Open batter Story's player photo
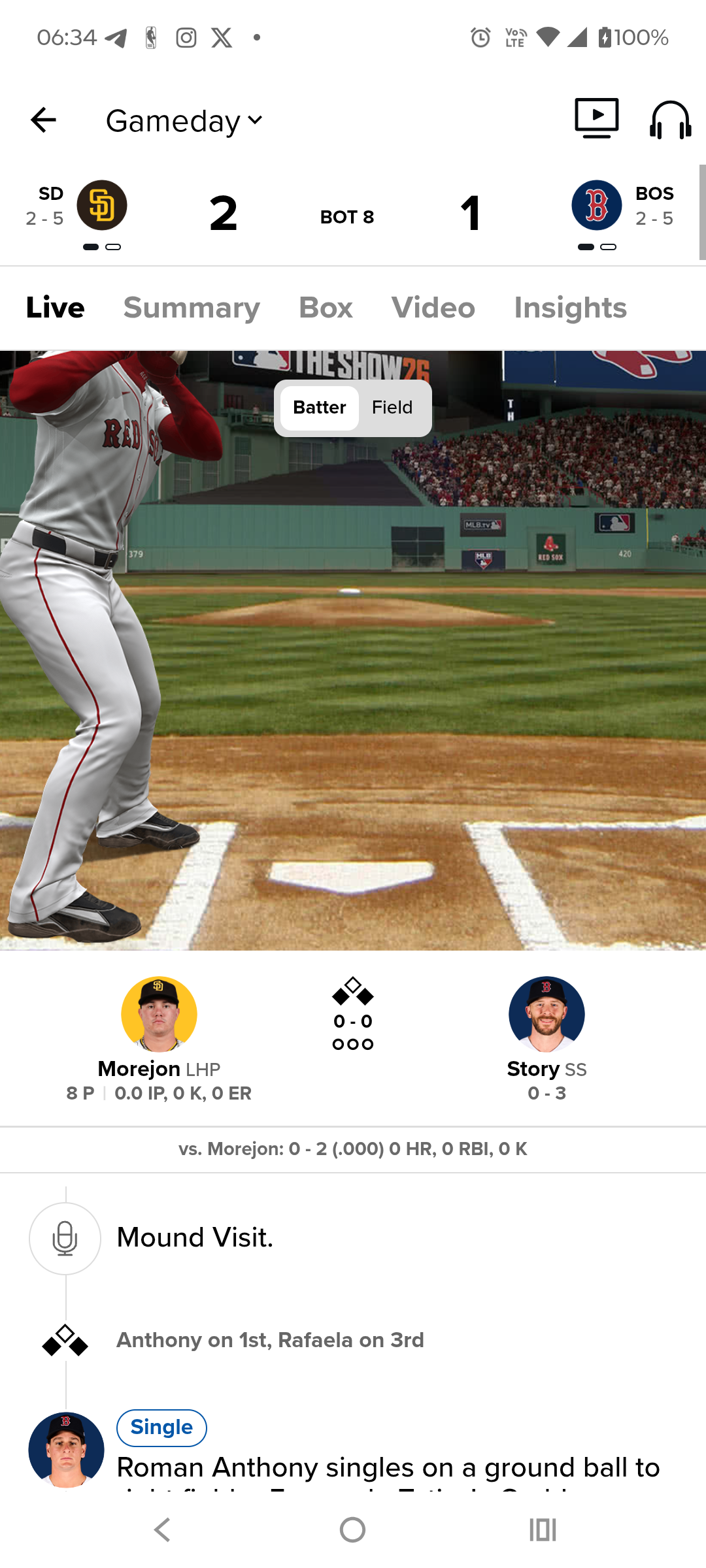Image resolution: width=706 pixels, height=1568 pixels. [x=546, y=1014]
